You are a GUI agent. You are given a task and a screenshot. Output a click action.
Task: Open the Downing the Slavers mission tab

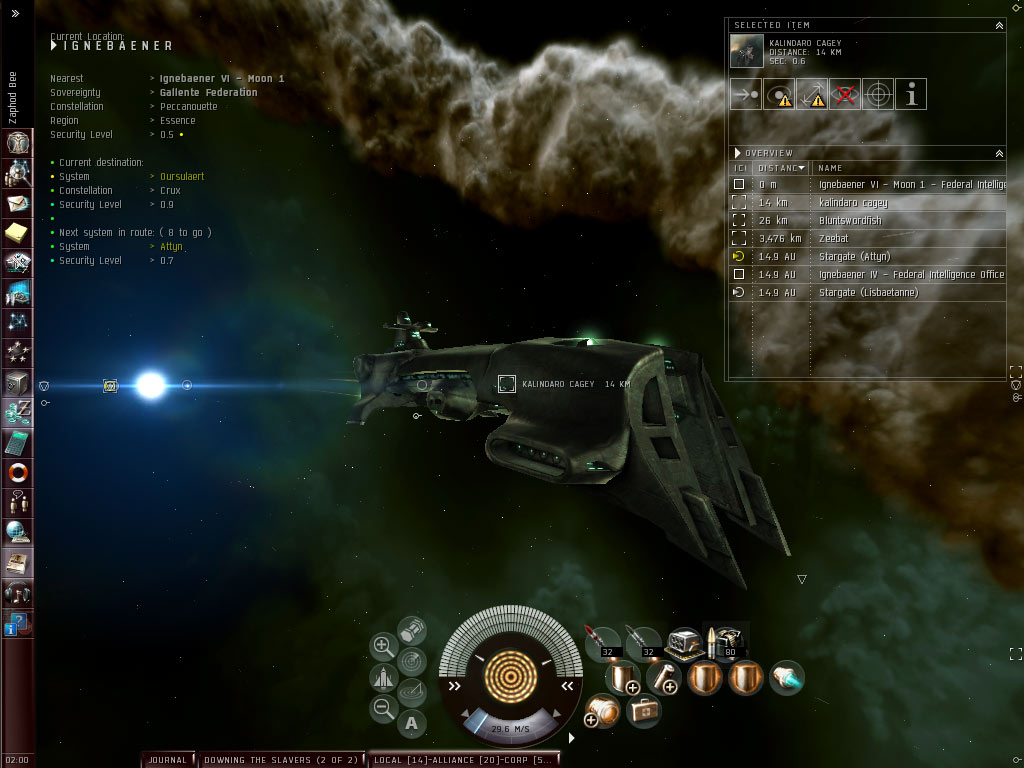(x=280, y=760)
